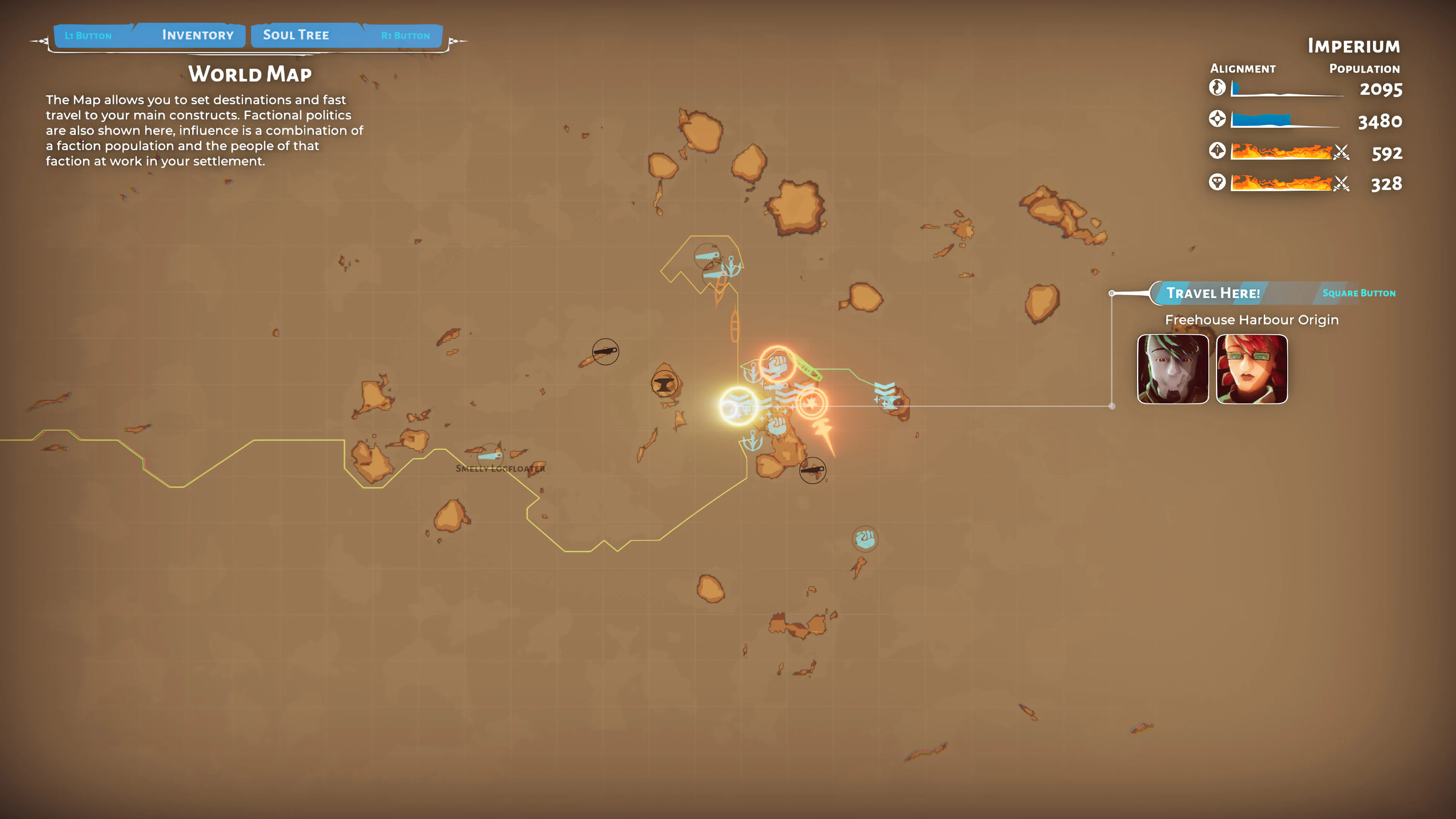Select the anvil forge icon on the map

coord(665,384)
